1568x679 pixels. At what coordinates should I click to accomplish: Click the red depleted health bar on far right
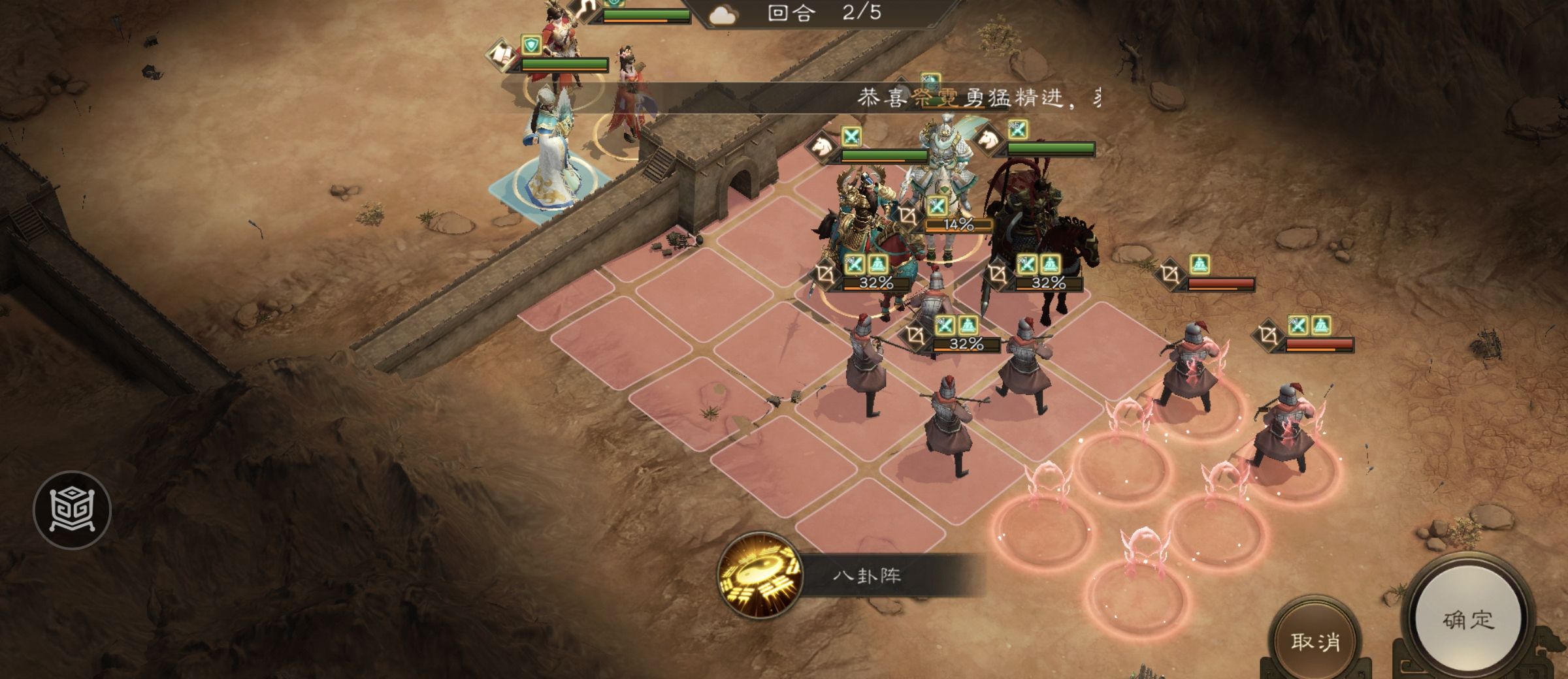(1320, 342)
